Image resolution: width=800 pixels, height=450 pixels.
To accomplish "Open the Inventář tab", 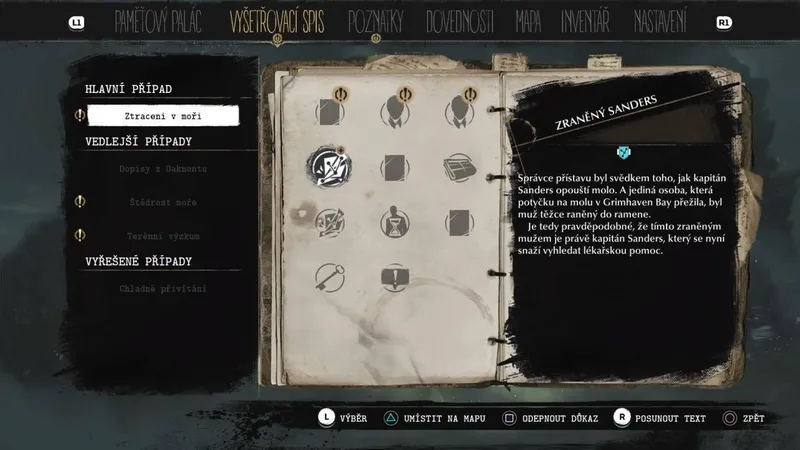I will pyautogui.click(x=585, y=21).
